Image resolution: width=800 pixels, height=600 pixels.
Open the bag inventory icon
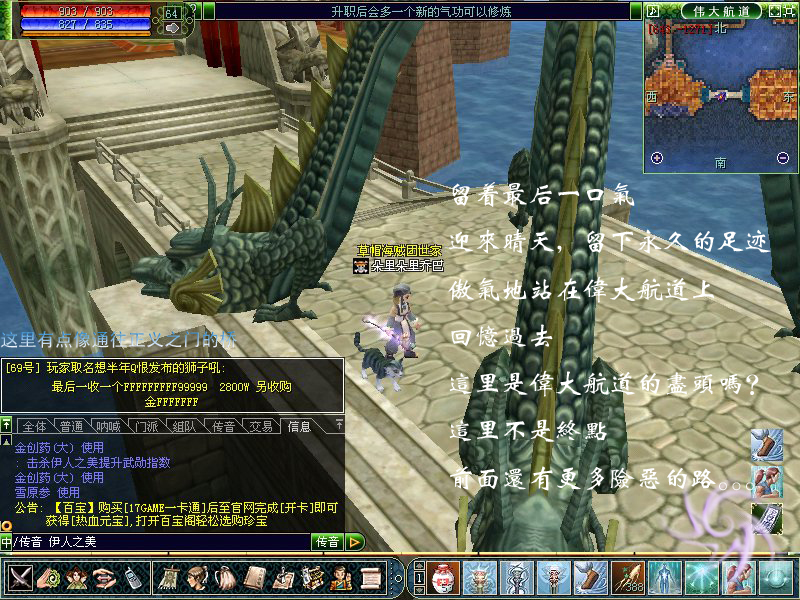227,577
